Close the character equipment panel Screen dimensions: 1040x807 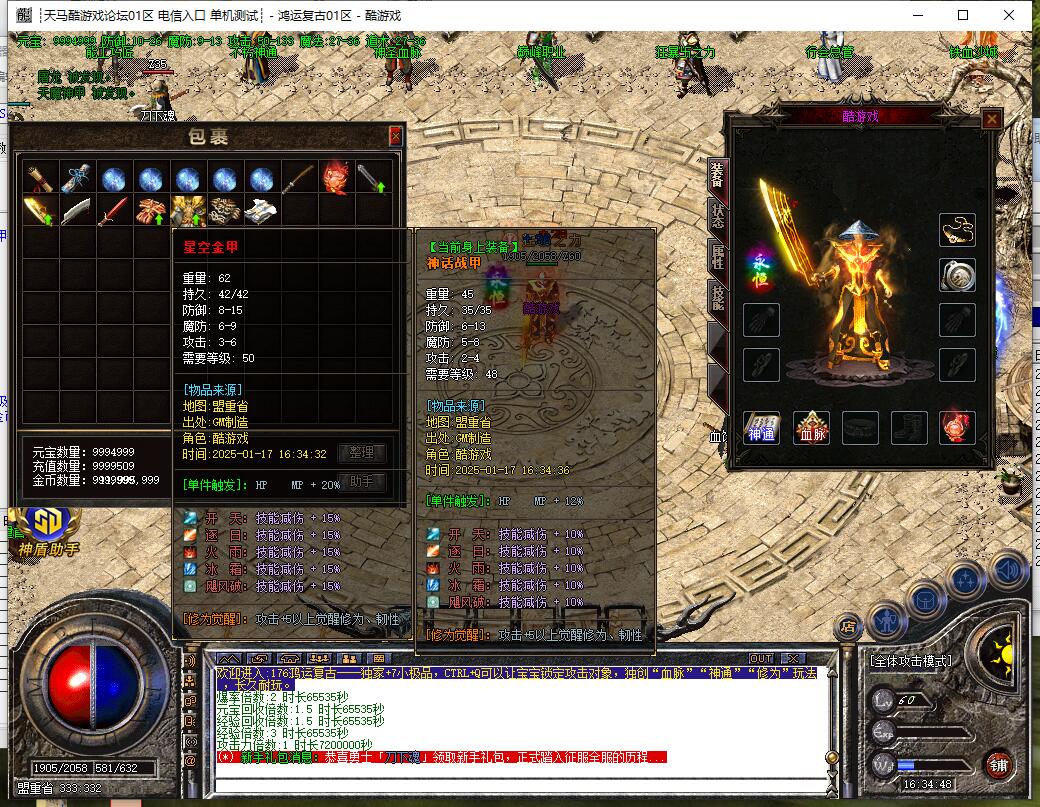tap(991, 120)
